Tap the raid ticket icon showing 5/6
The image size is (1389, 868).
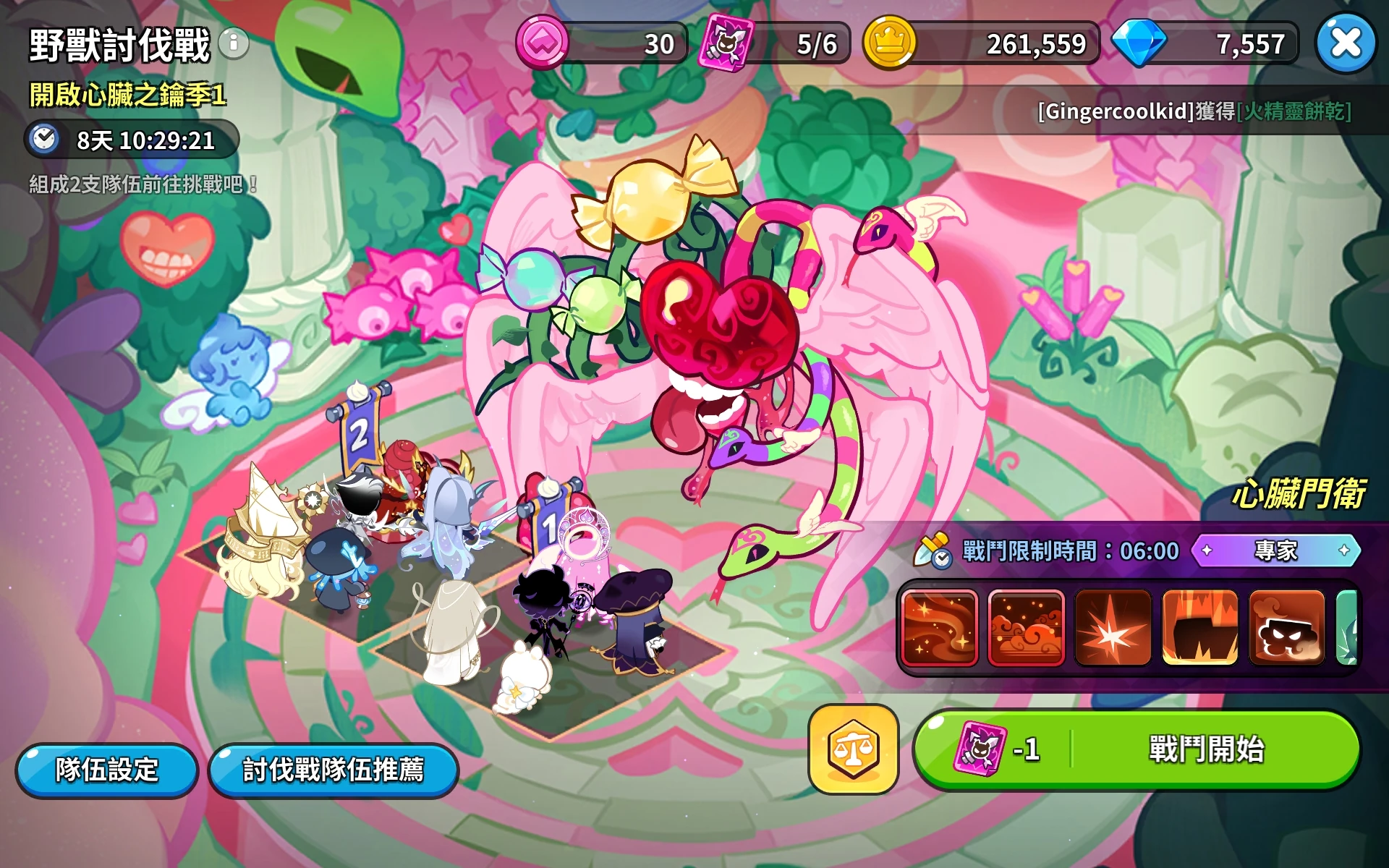728,43
